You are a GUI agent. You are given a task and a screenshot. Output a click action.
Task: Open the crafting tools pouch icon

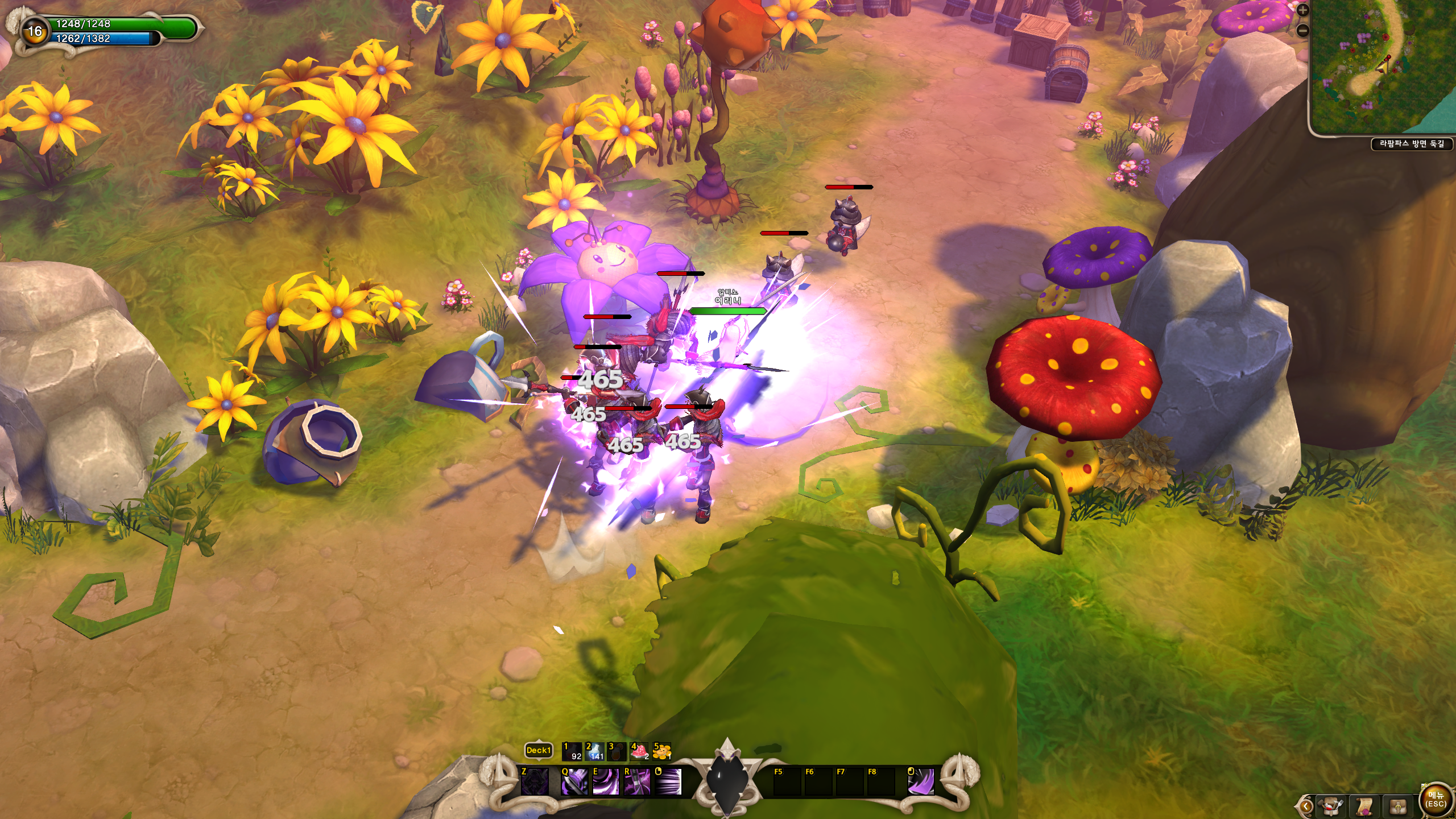(1331, 806)
